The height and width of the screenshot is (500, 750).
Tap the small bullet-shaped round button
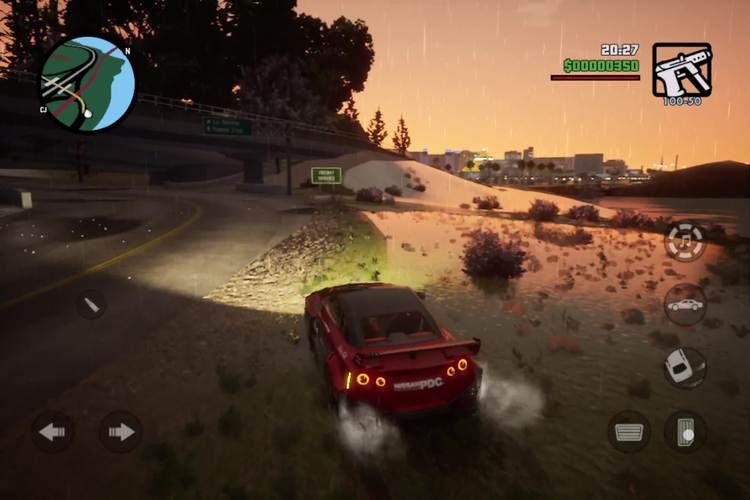(x=91, y=304)
